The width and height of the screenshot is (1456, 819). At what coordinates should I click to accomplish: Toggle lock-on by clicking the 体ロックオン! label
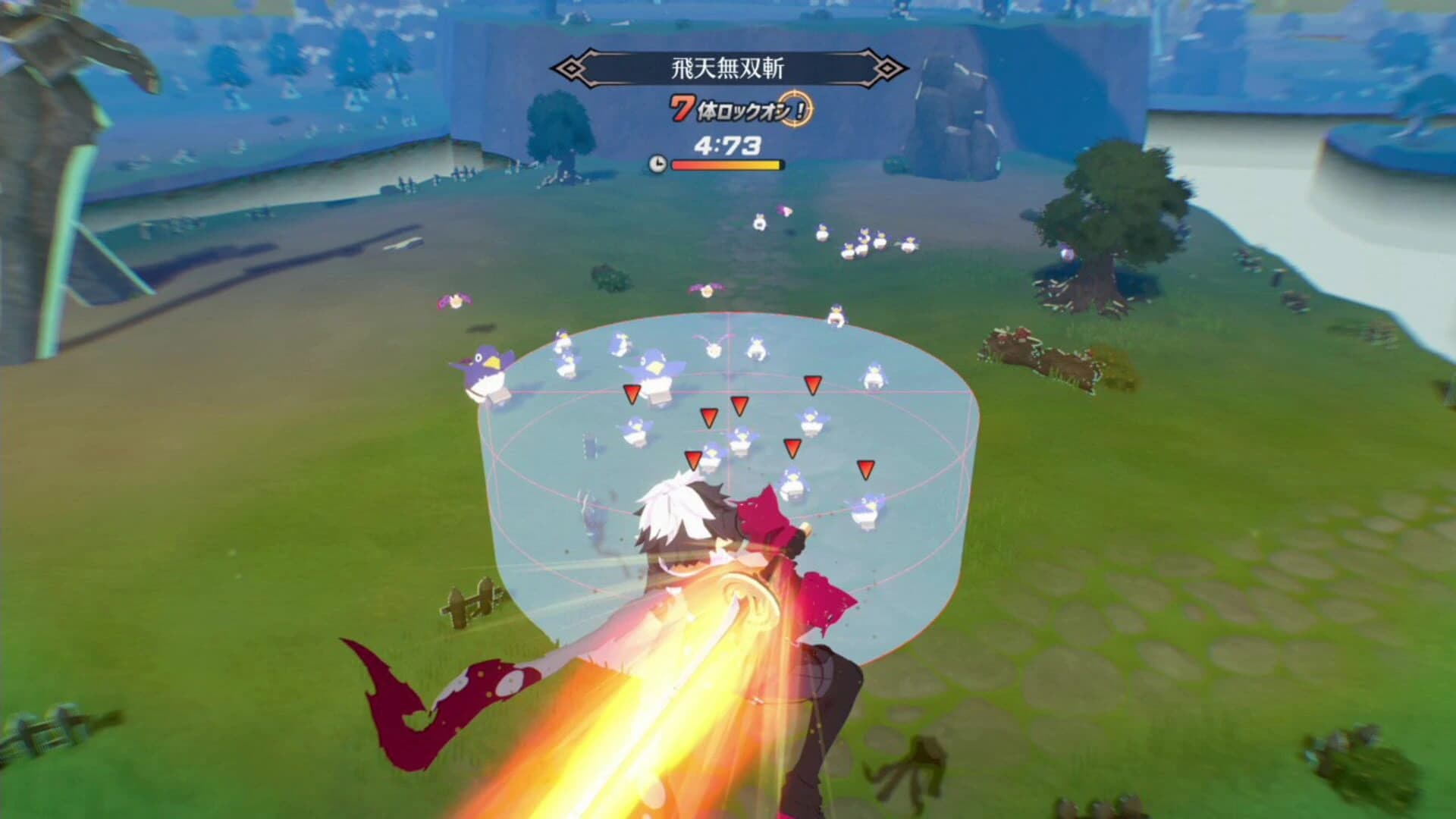(744, 111)
